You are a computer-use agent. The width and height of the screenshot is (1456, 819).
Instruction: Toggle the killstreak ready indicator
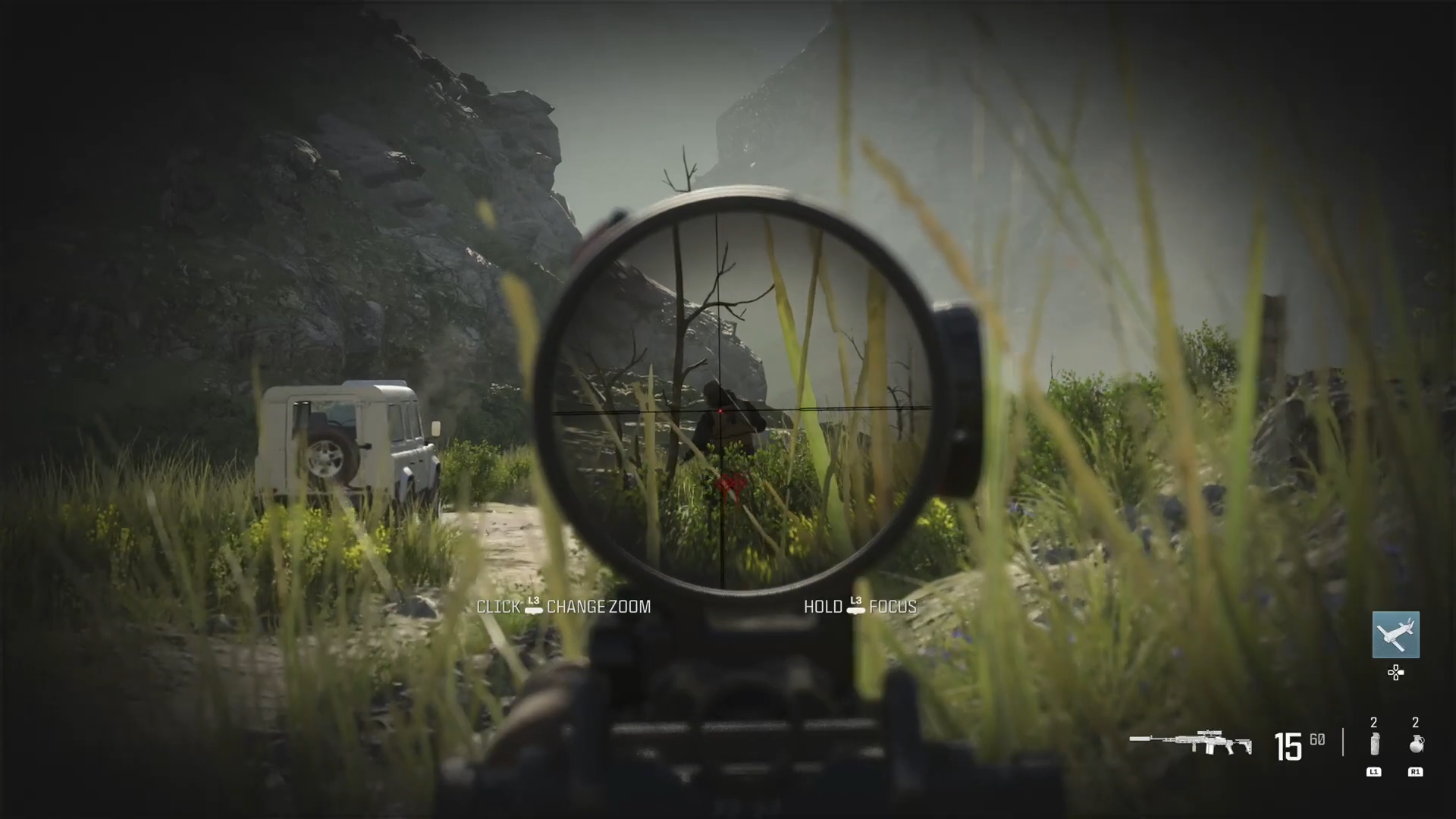pos(1396,635)
